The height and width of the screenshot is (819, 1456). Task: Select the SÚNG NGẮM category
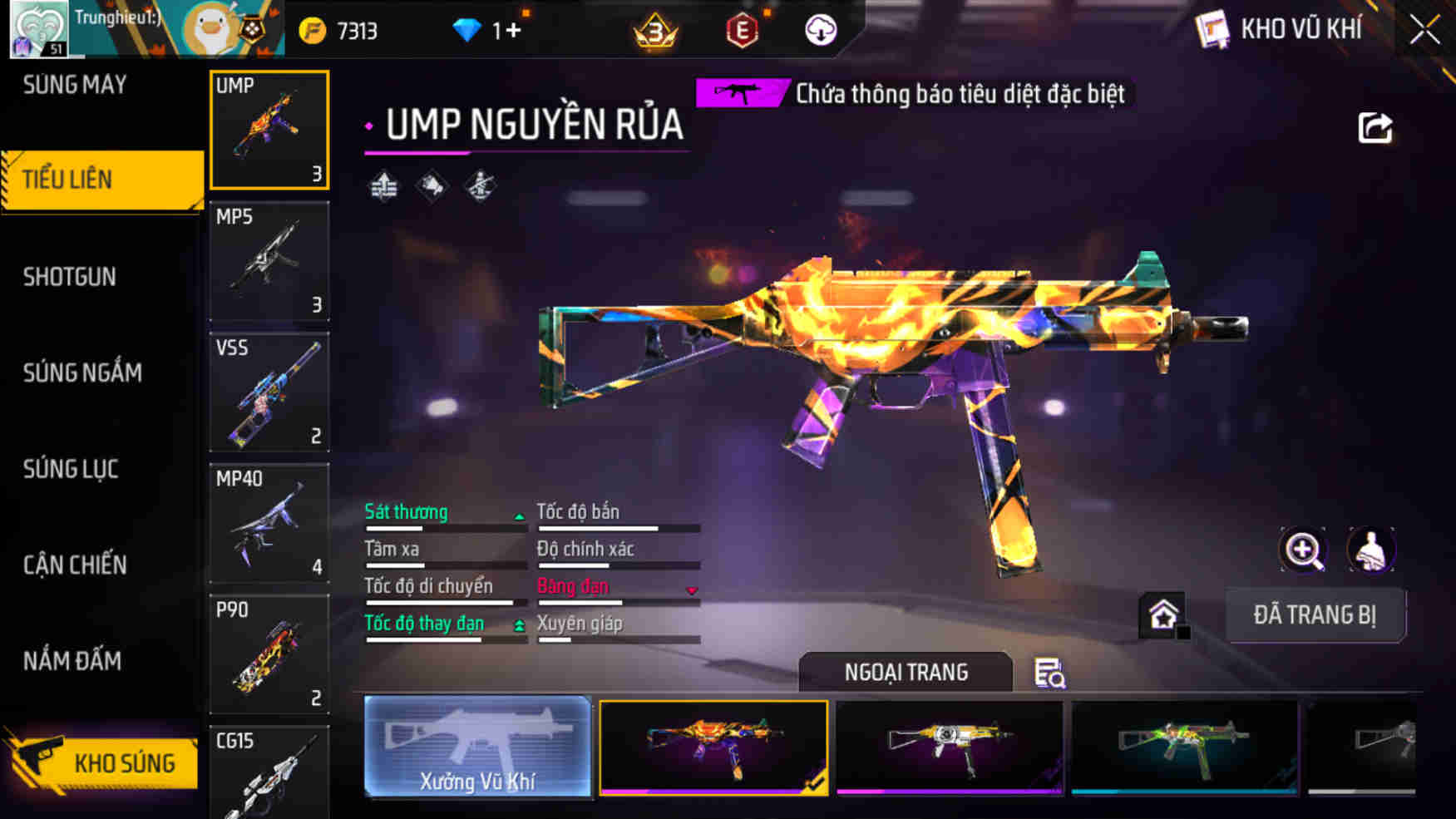[82, 372]
